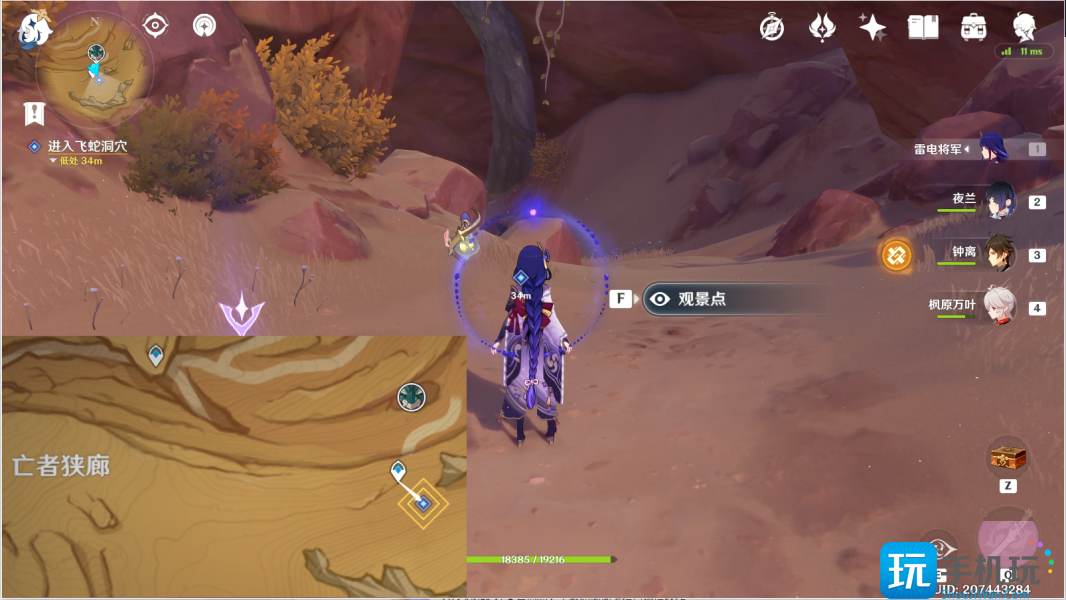Open the open-book icon
The width and height of the screenshot is (1066, 600).
coord(922,27)
